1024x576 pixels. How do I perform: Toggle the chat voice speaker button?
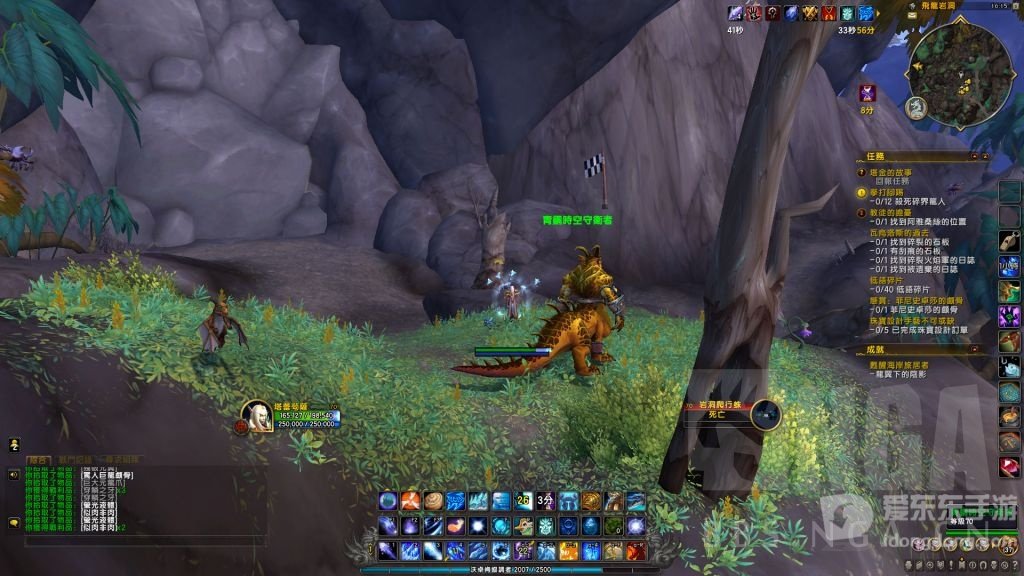14,474
